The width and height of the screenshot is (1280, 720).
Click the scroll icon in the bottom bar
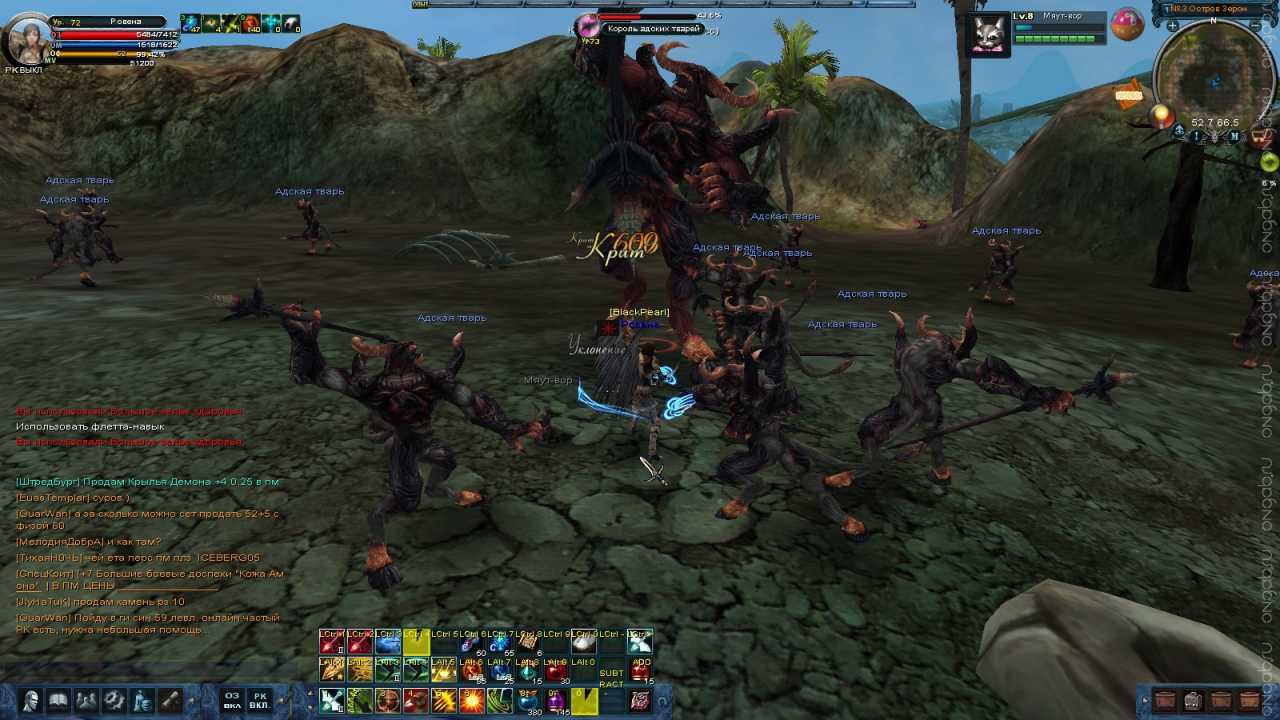171,700
